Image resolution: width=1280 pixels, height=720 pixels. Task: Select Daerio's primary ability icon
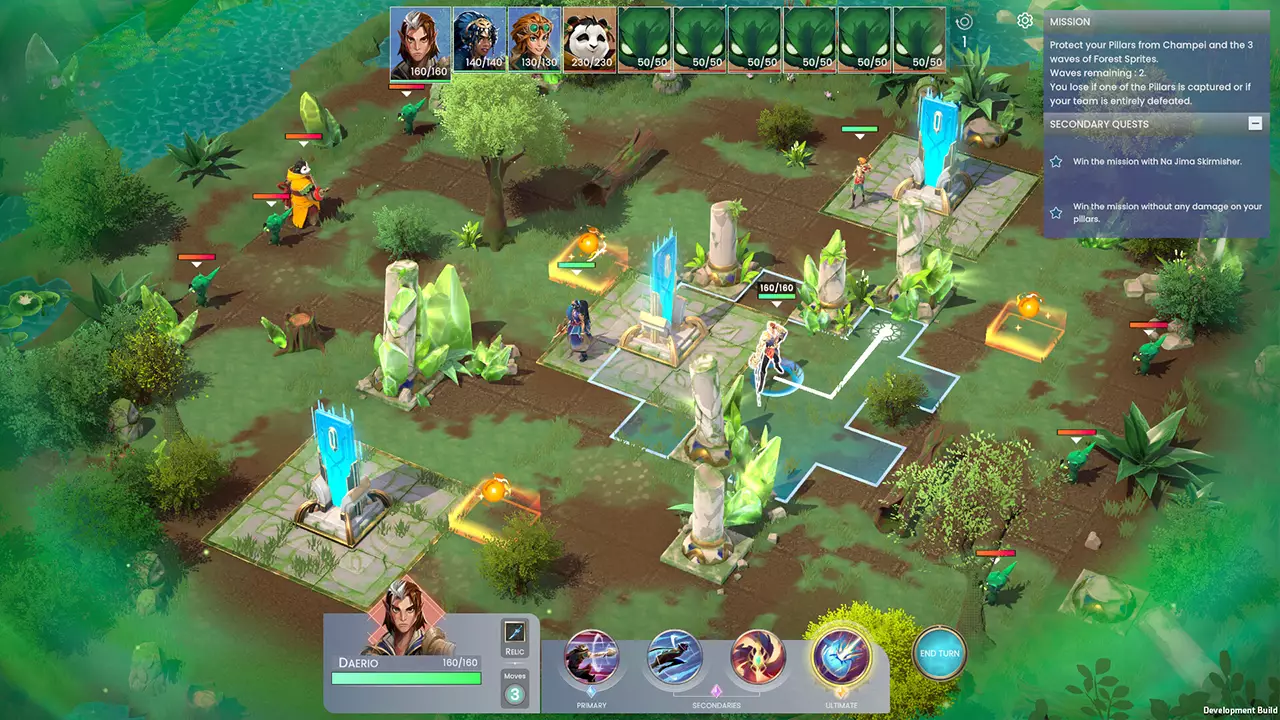pyautogui.click(x=591, y=655)
